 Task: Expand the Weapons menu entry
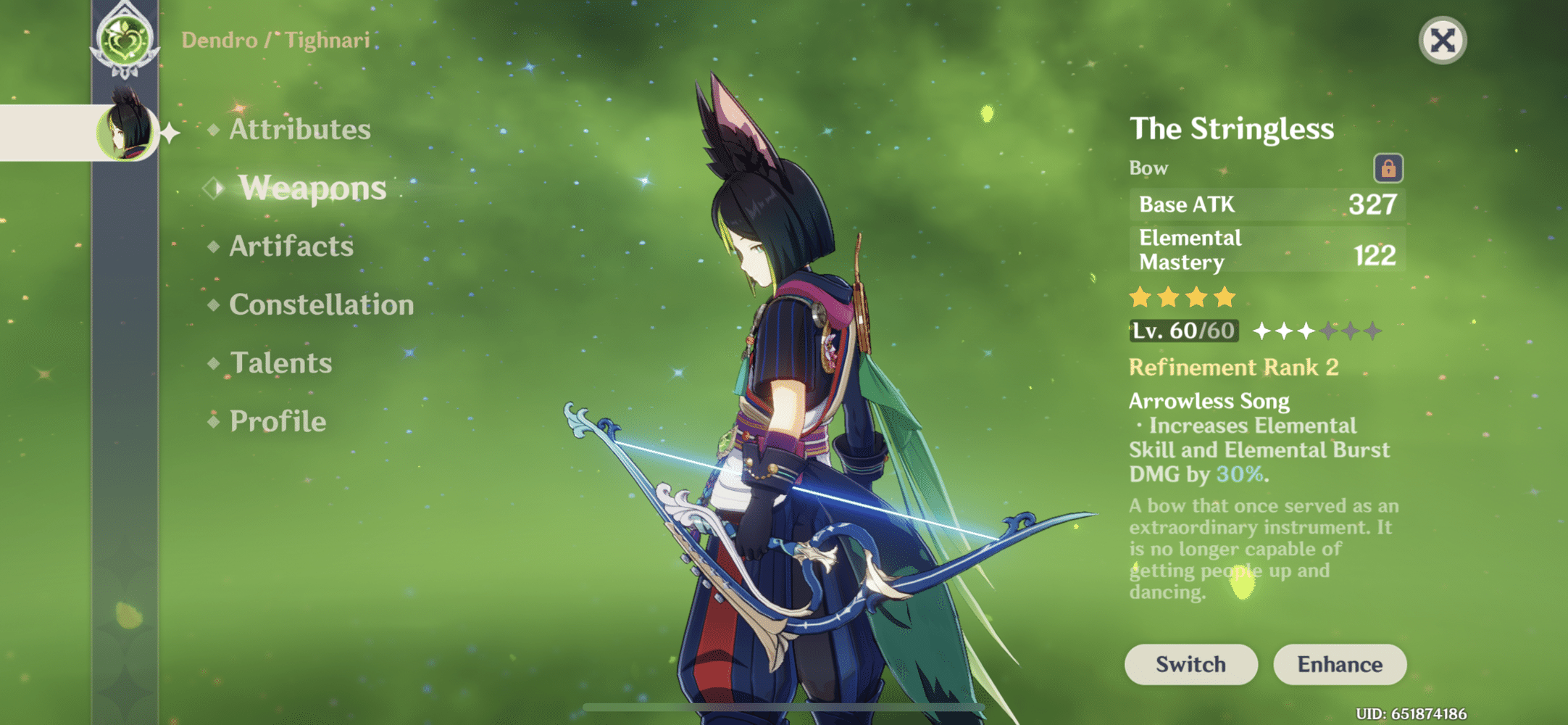tap(312, 187)
